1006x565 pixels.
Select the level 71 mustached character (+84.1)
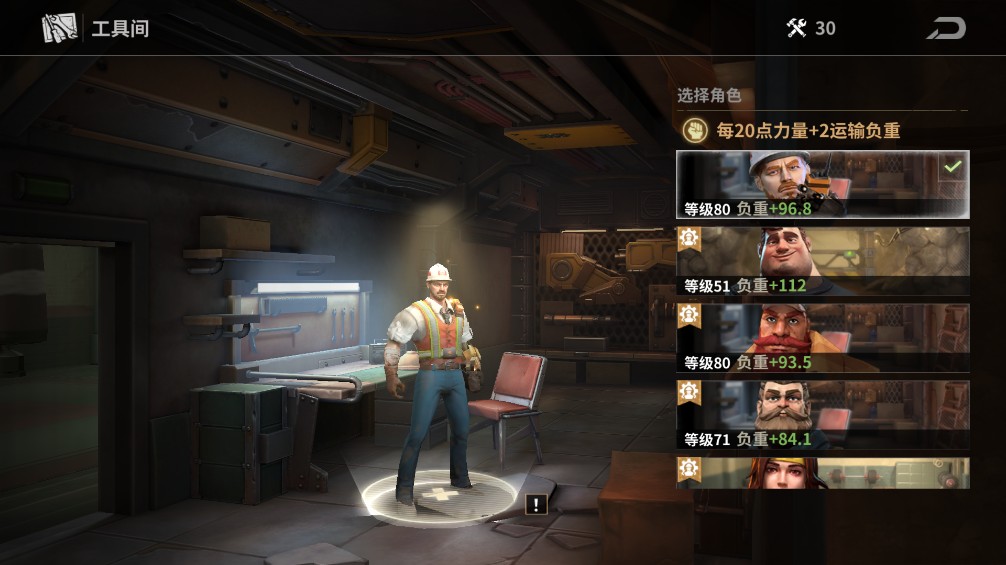(822, 415)
